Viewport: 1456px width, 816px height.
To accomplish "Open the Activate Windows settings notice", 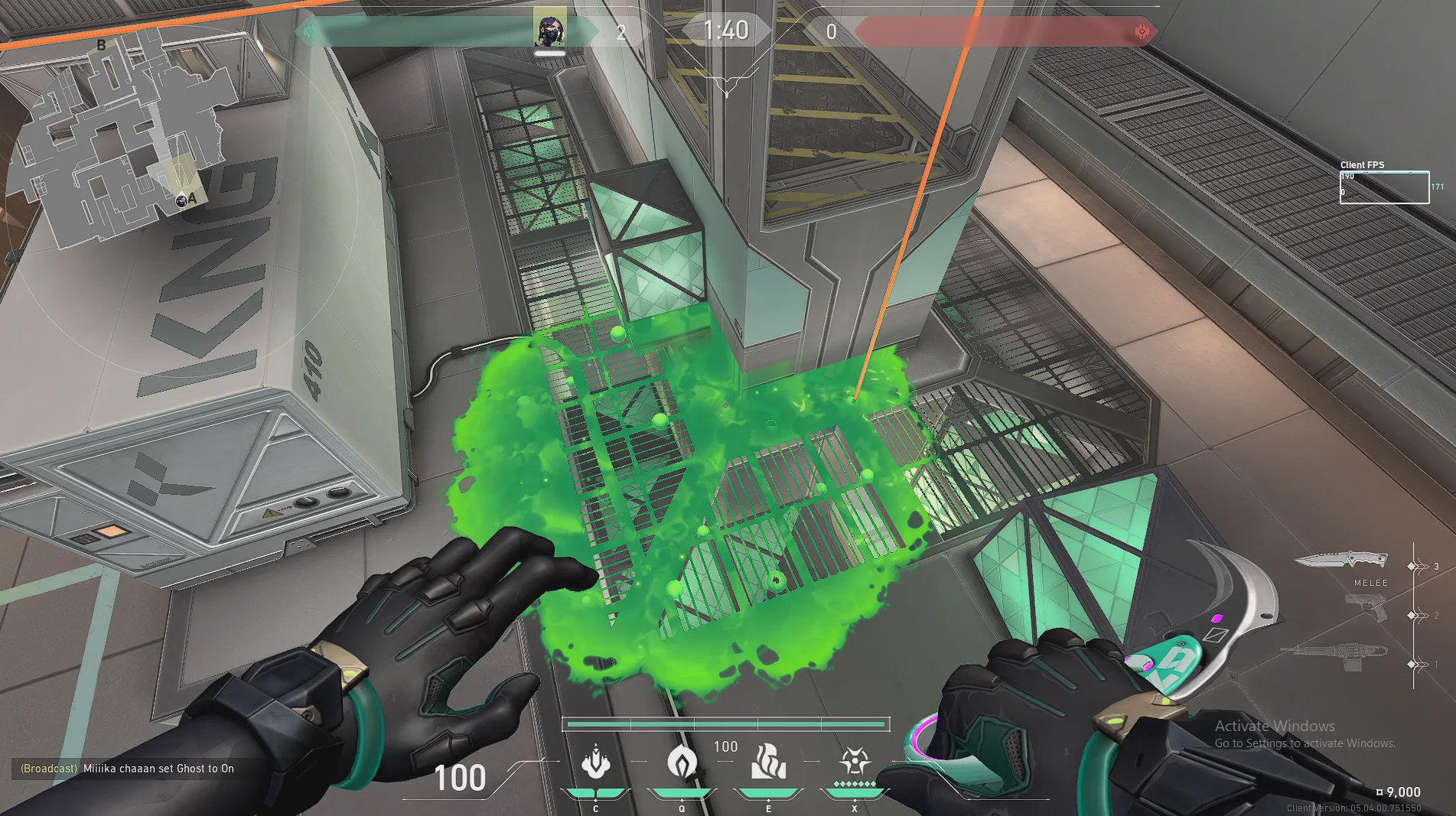I will tap(1305, 733).
